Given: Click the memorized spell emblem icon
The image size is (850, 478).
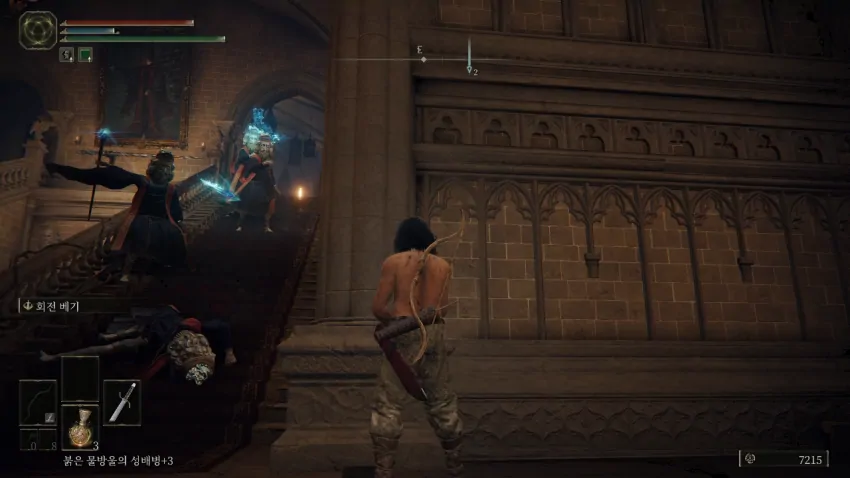Looking at the screenshot, I should (x=37, y=30).
